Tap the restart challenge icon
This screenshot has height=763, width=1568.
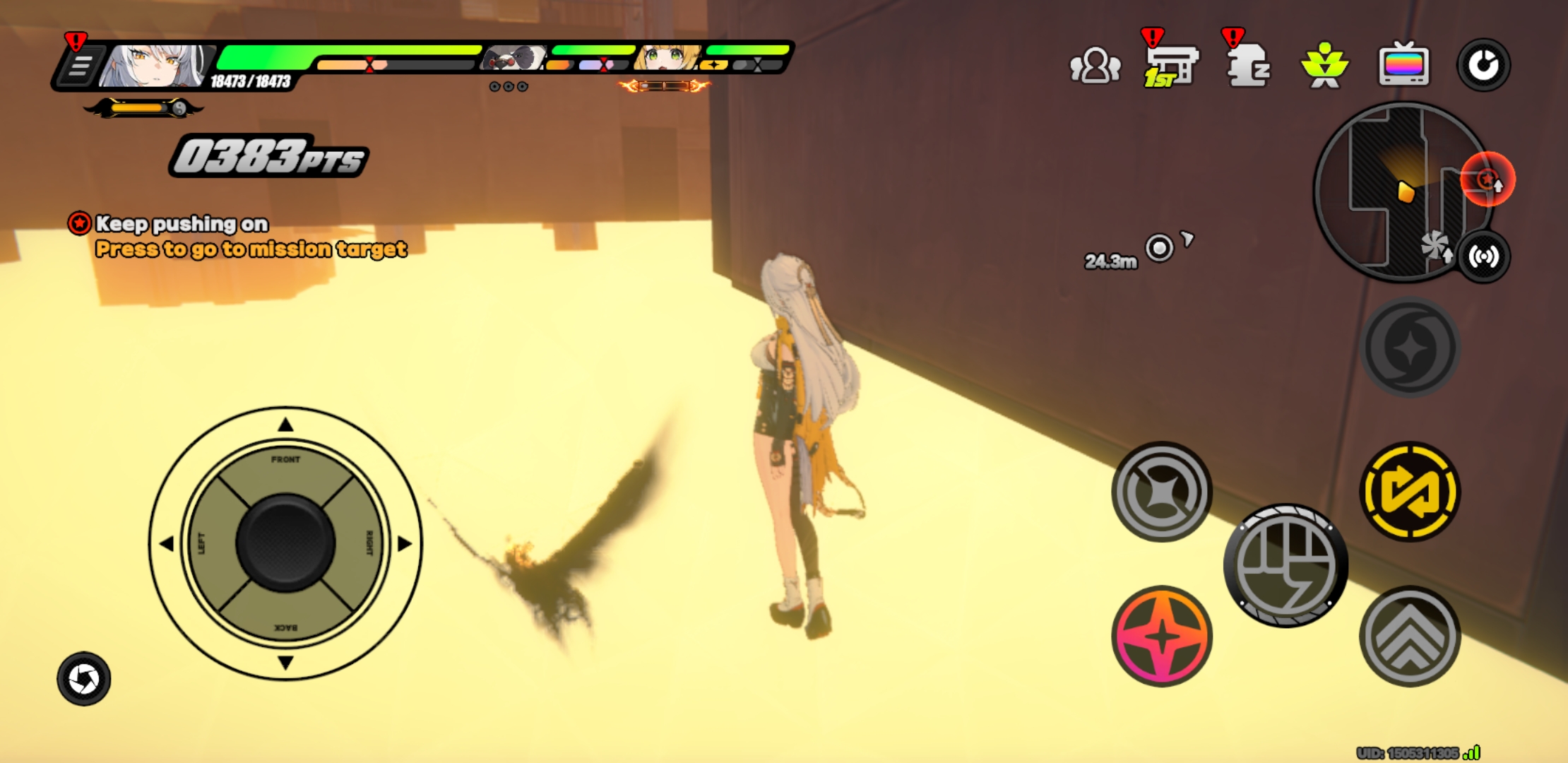1483,65
